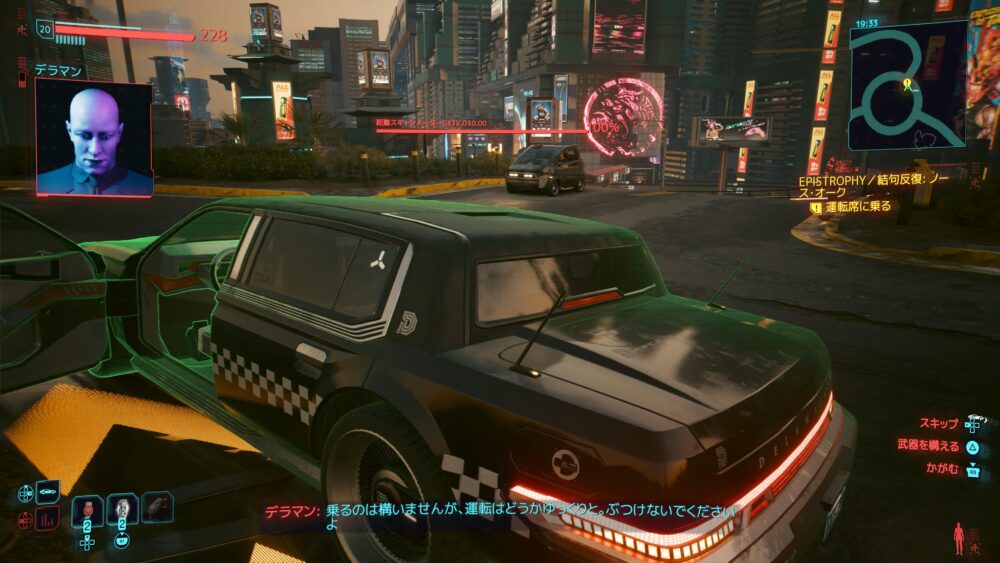The width and height of the screenshot is (1000, 563).
Task: Open the Delamain (デラマン) call portrait
Action: (94, 137)
